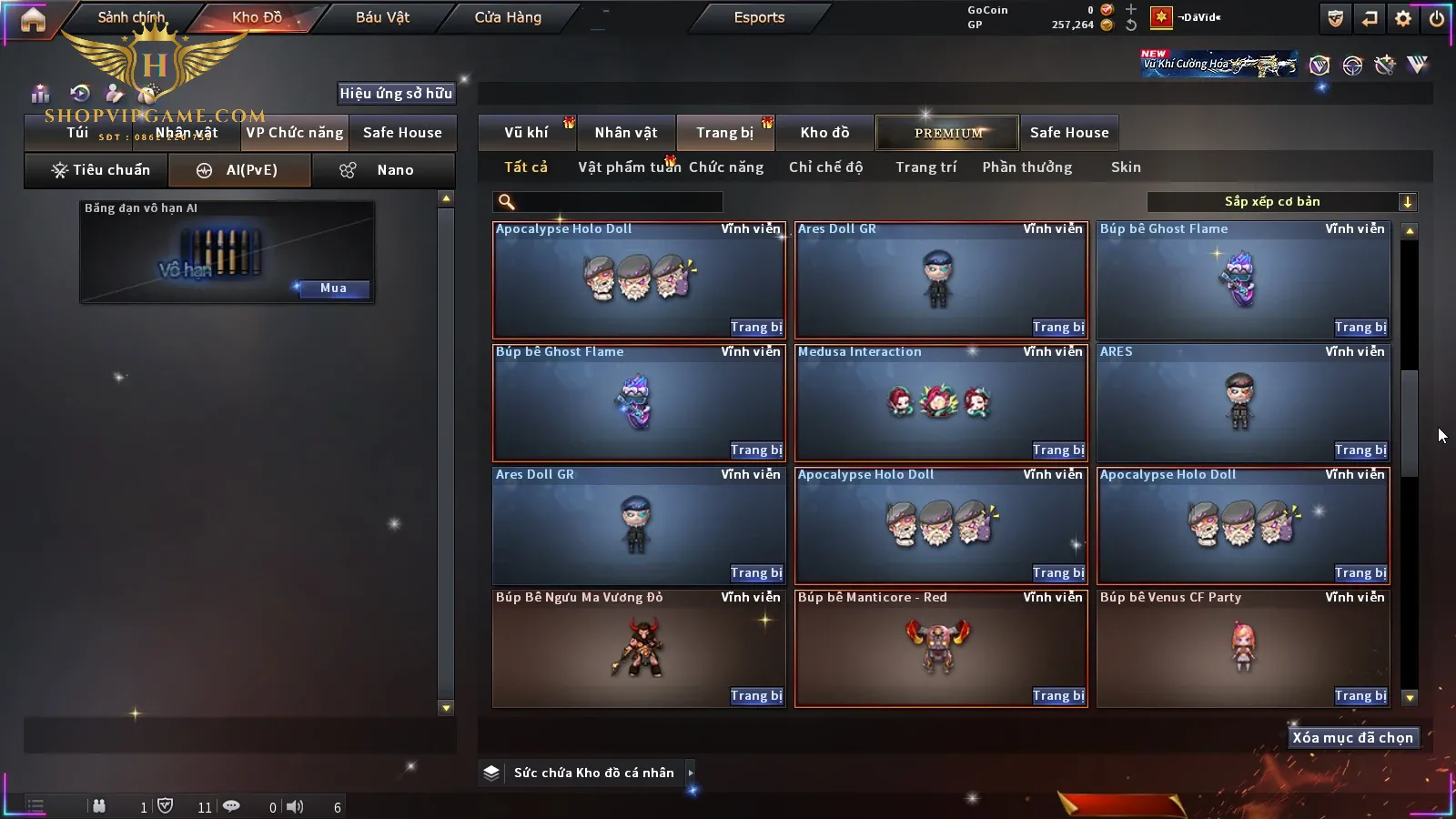Show the Skin category

[x=1126, y=167]
